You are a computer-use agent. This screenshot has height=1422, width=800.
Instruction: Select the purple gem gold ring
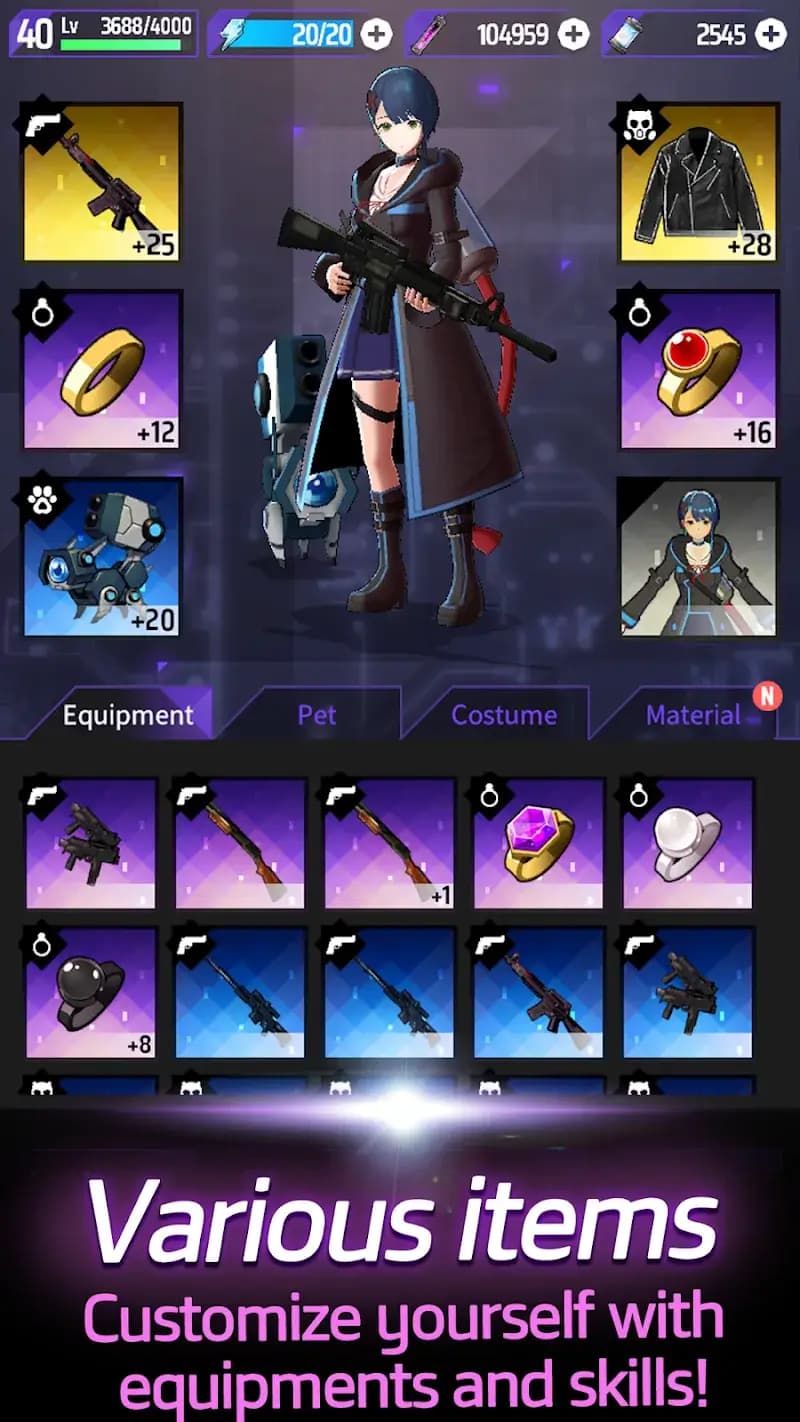[538, 843]
